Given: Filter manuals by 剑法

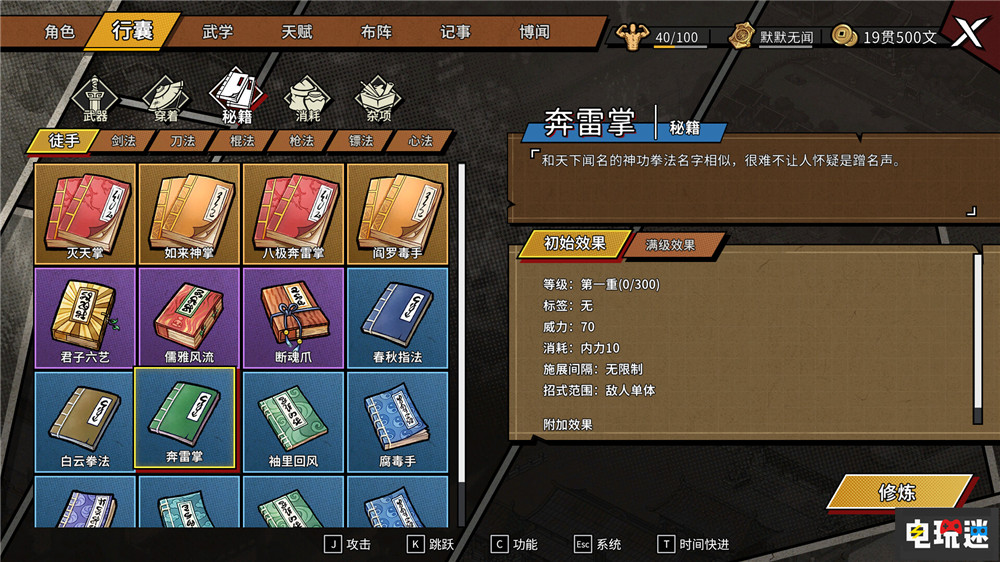Looking at the screenshot, I should click(x=124, y=141).
